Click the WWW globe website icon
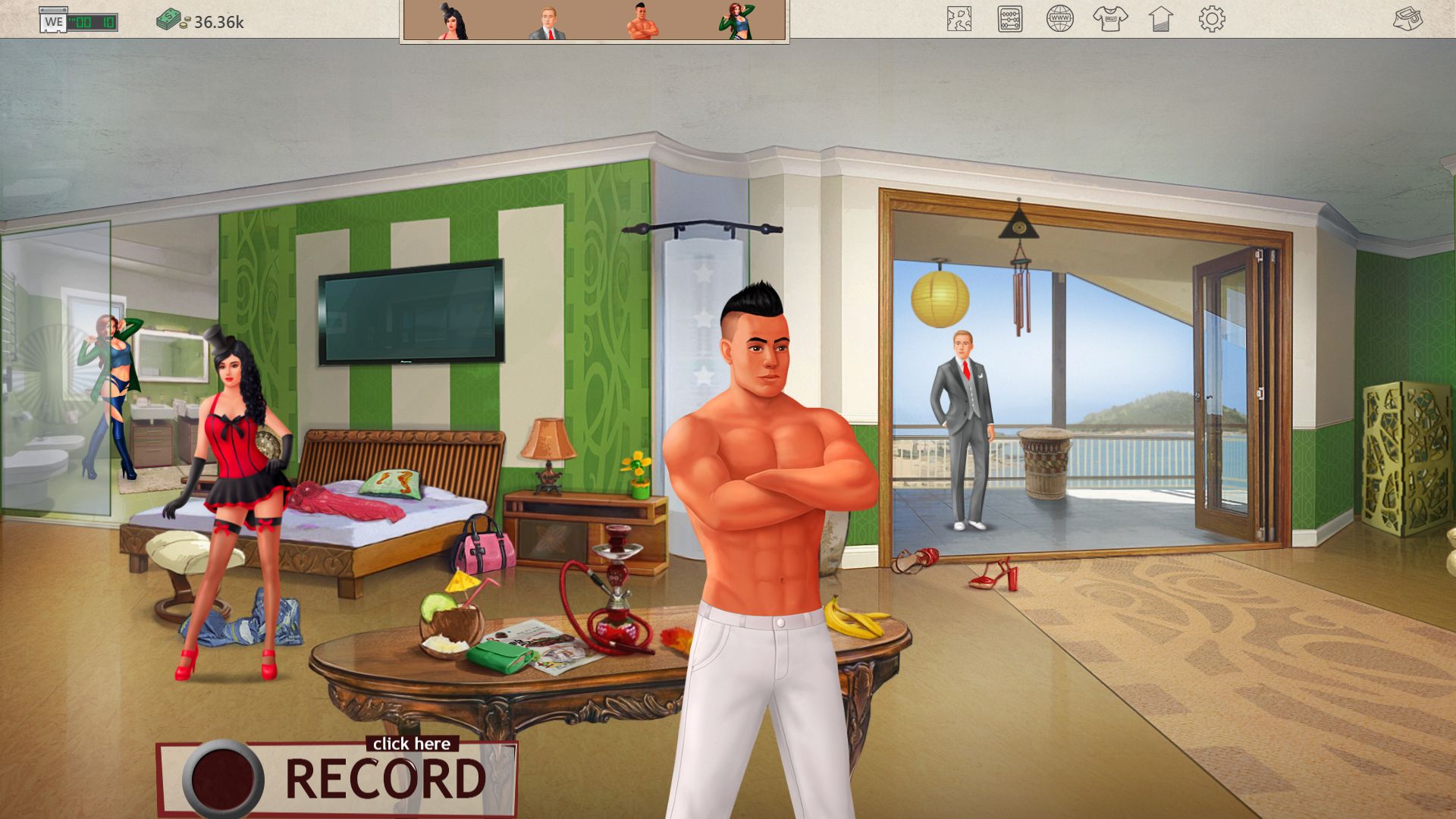Screen dimensions: 1456x819 click(x=1061, y=20)
